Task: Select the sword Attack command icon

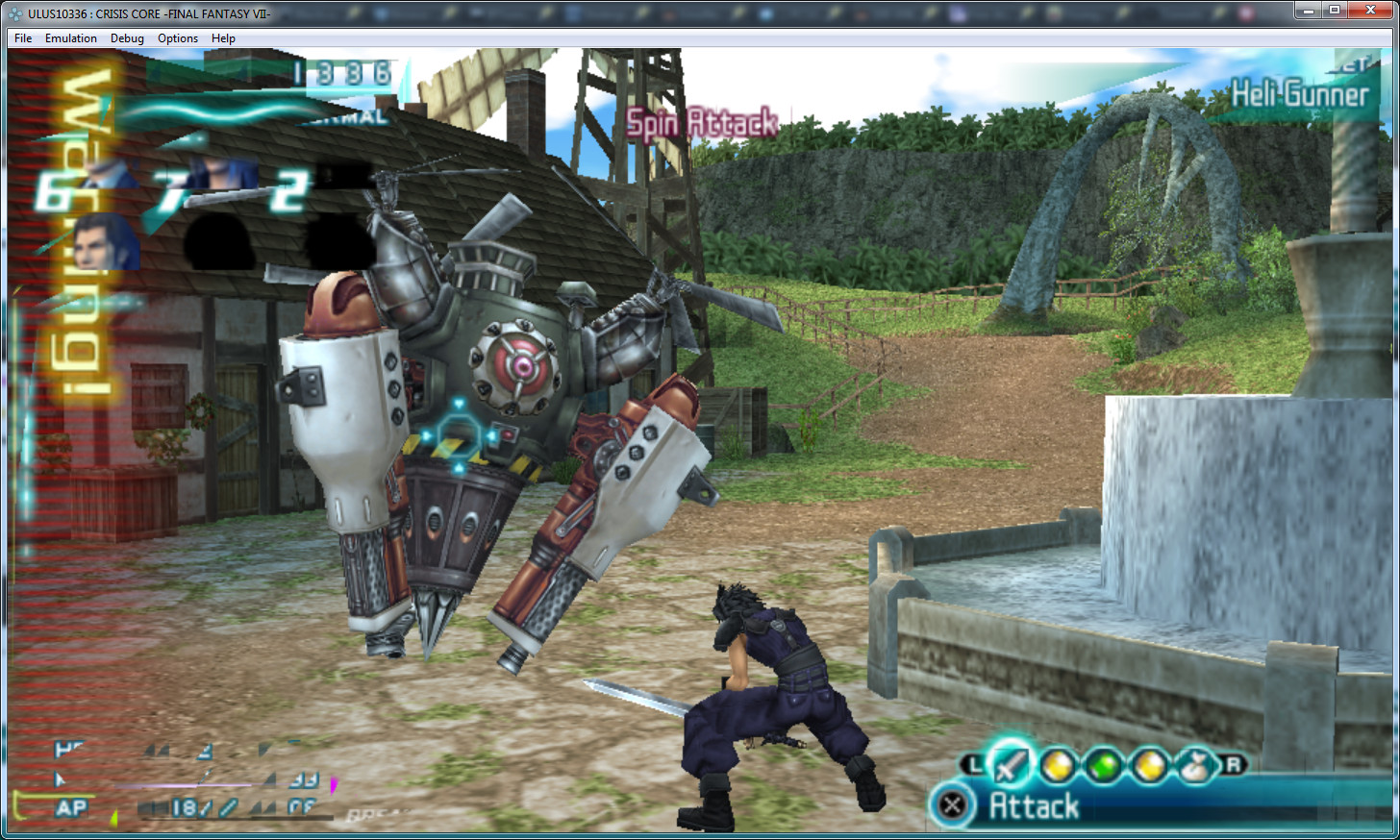Action: (1011, 765)
